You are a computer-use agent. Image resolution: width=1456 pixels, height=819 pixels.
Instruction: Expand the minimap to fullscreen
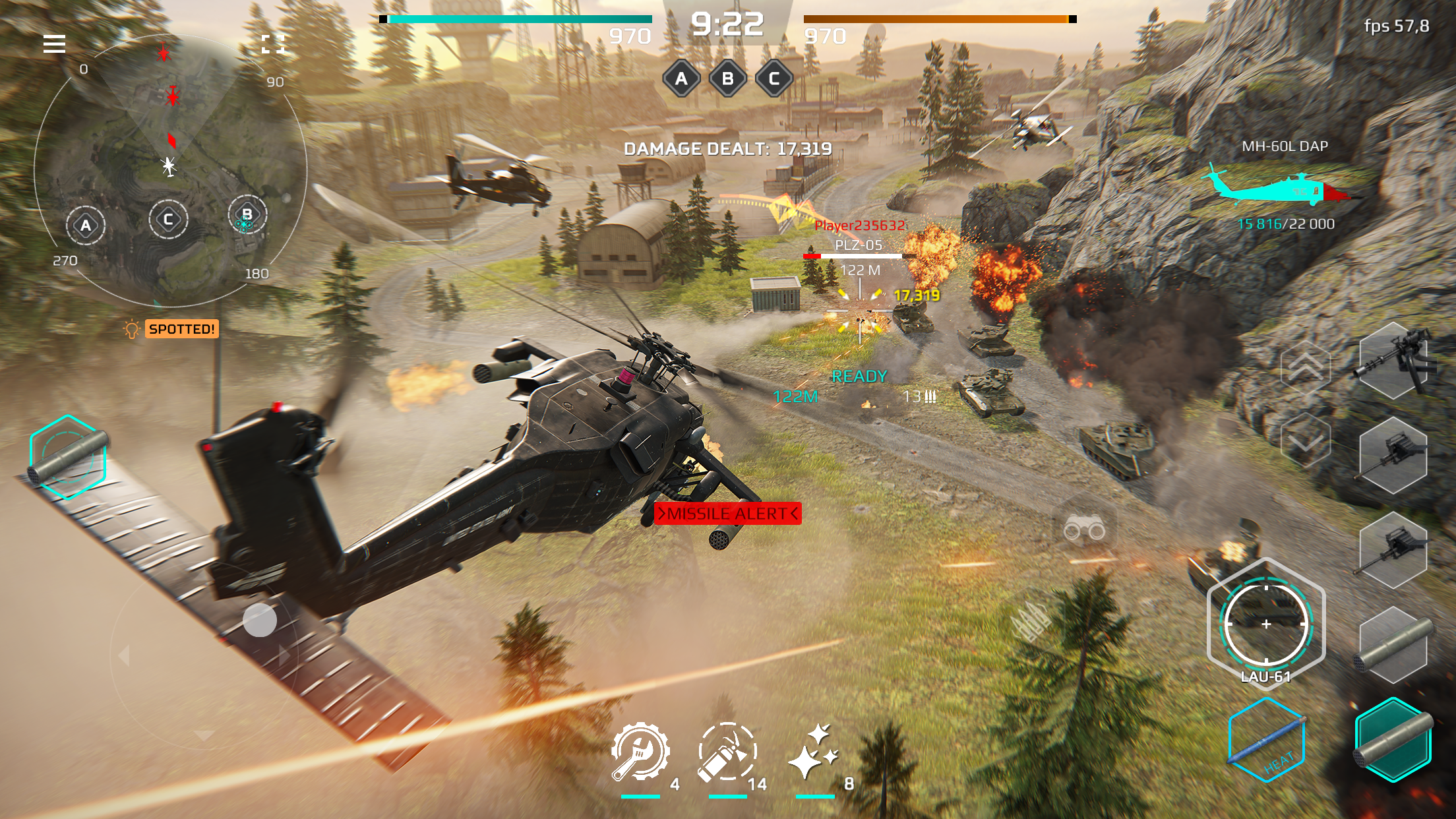coord(274,45)
